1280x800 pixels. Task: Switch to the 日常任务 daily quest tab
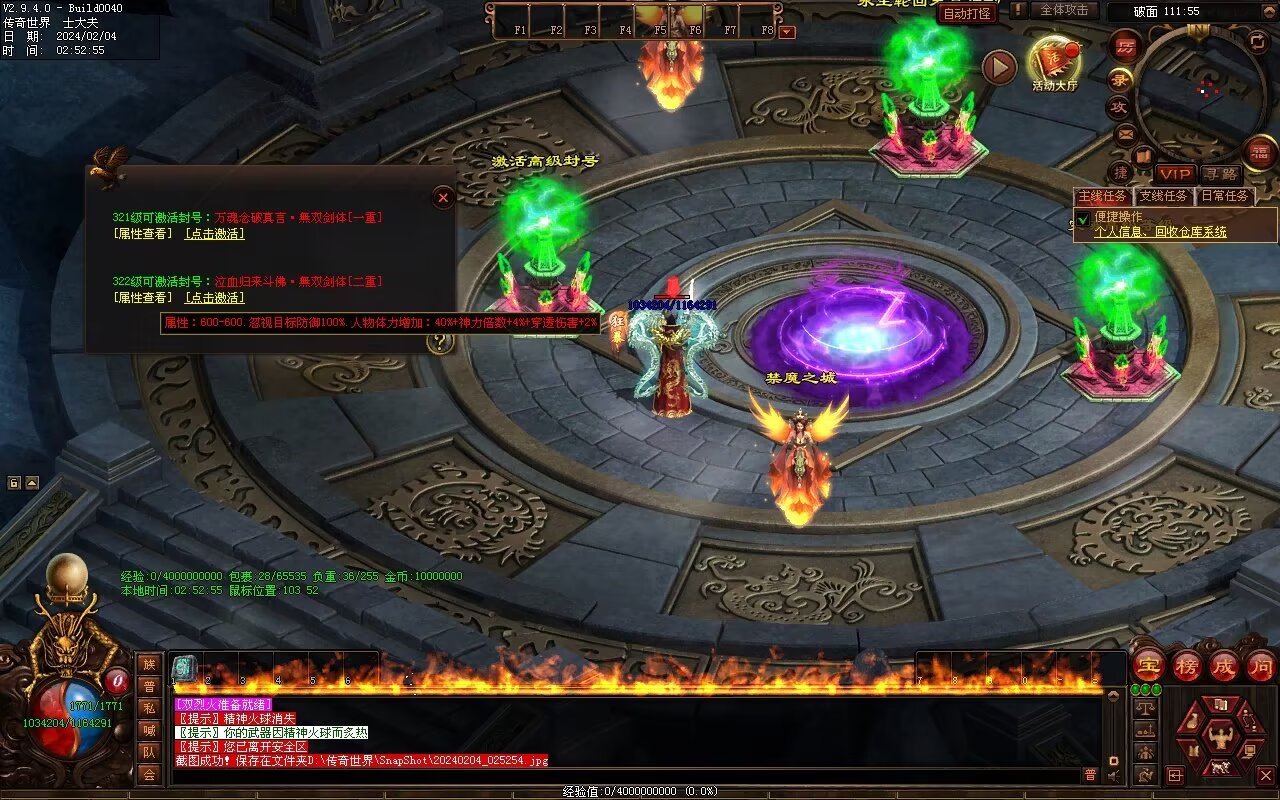tap(1225, 196)
